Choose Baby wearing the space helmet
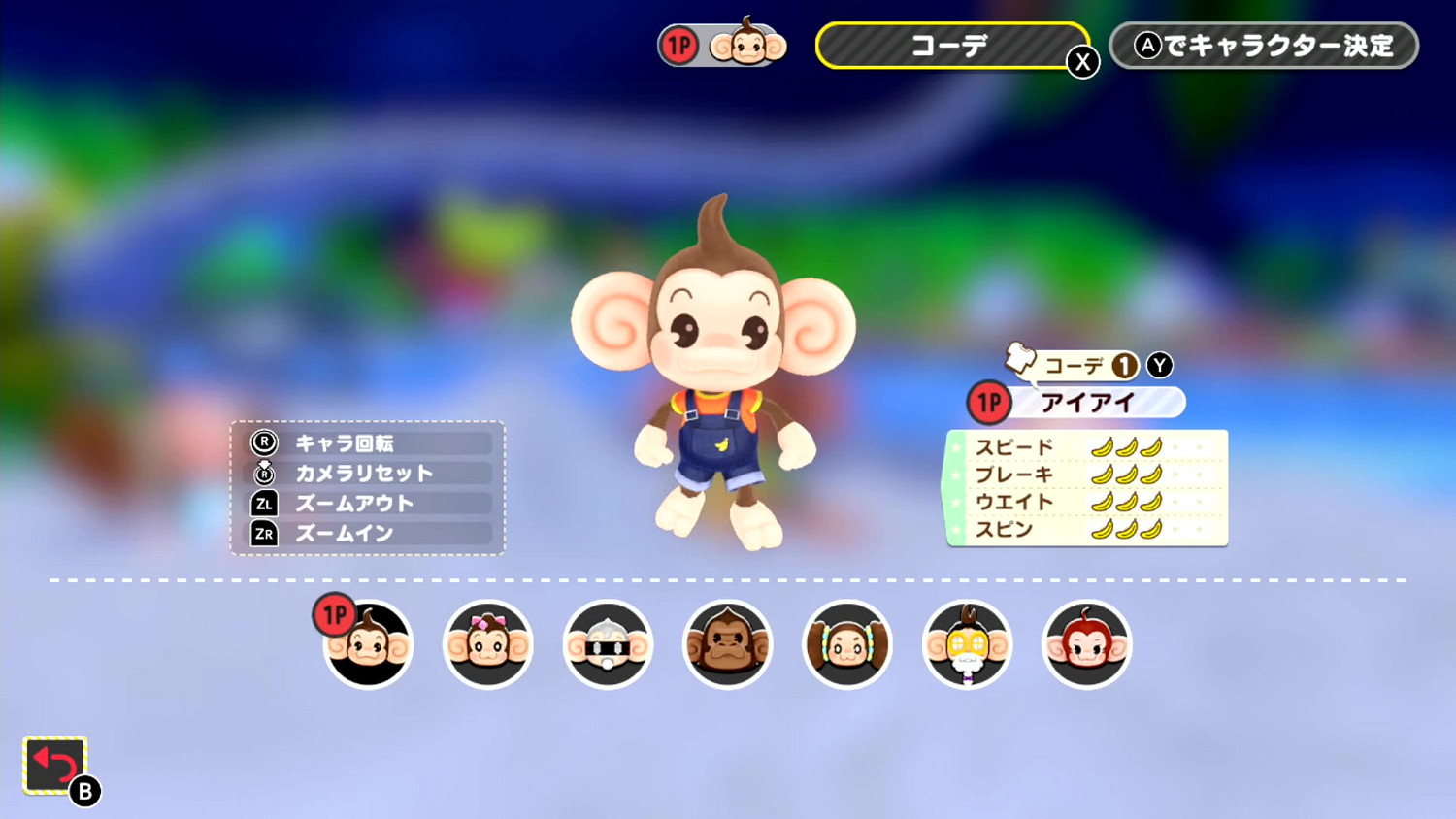This screenshot has height=819, width=1456. tap(608, 643)
